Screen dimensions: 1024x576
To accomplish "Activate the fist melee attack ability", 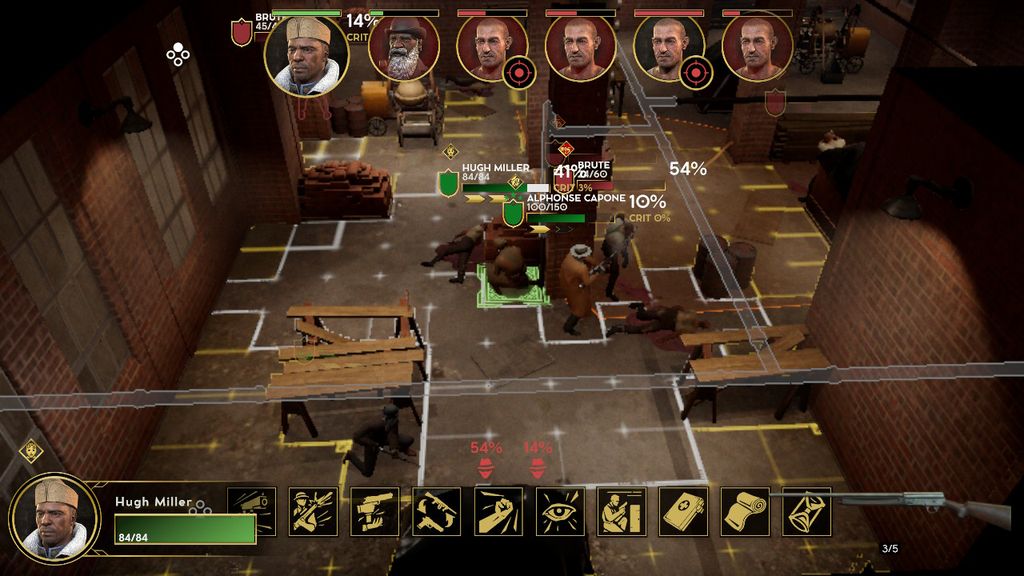I will 499,511.
